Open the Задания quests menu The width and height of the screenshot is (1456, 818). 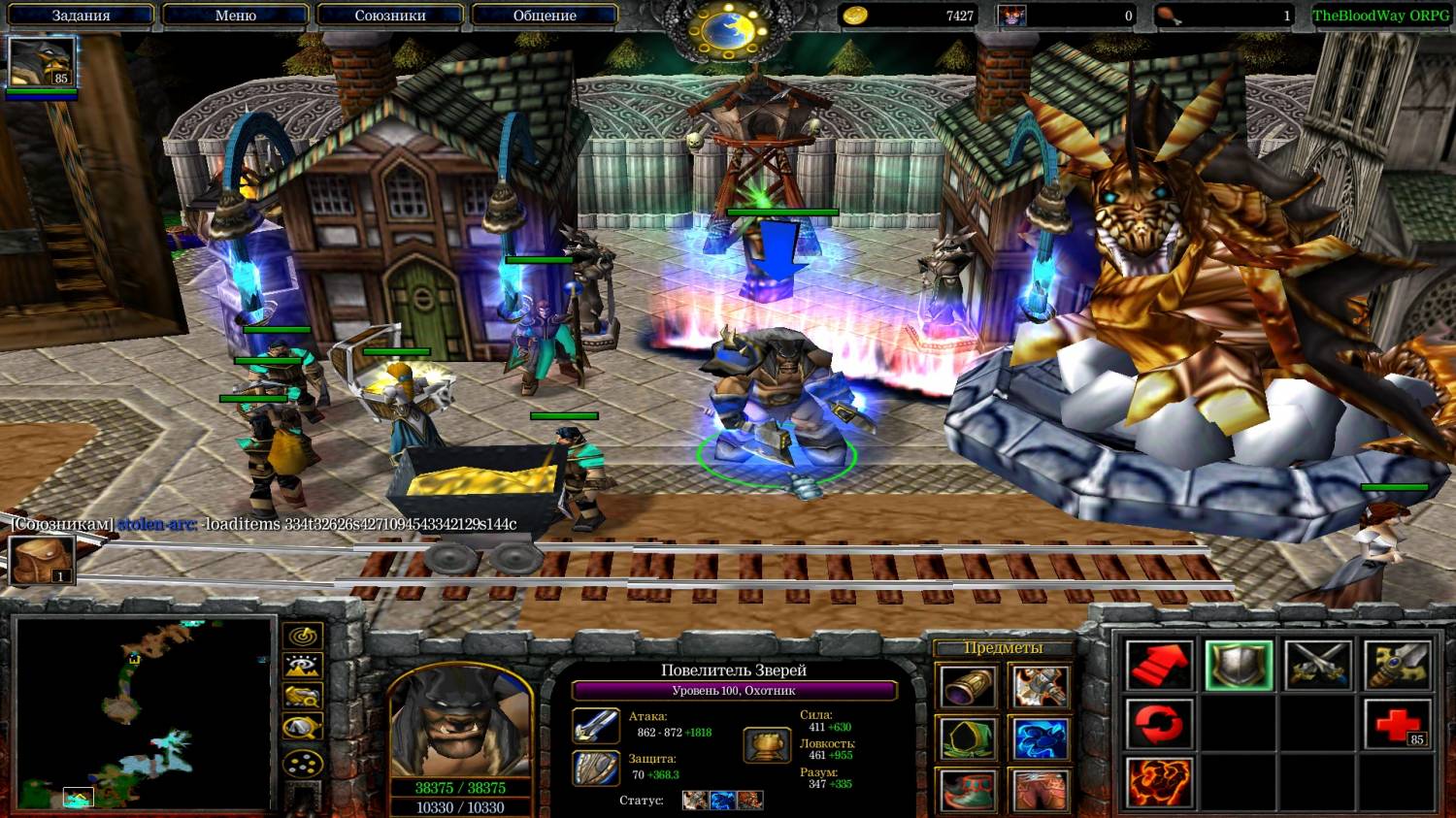coord(82,16)
